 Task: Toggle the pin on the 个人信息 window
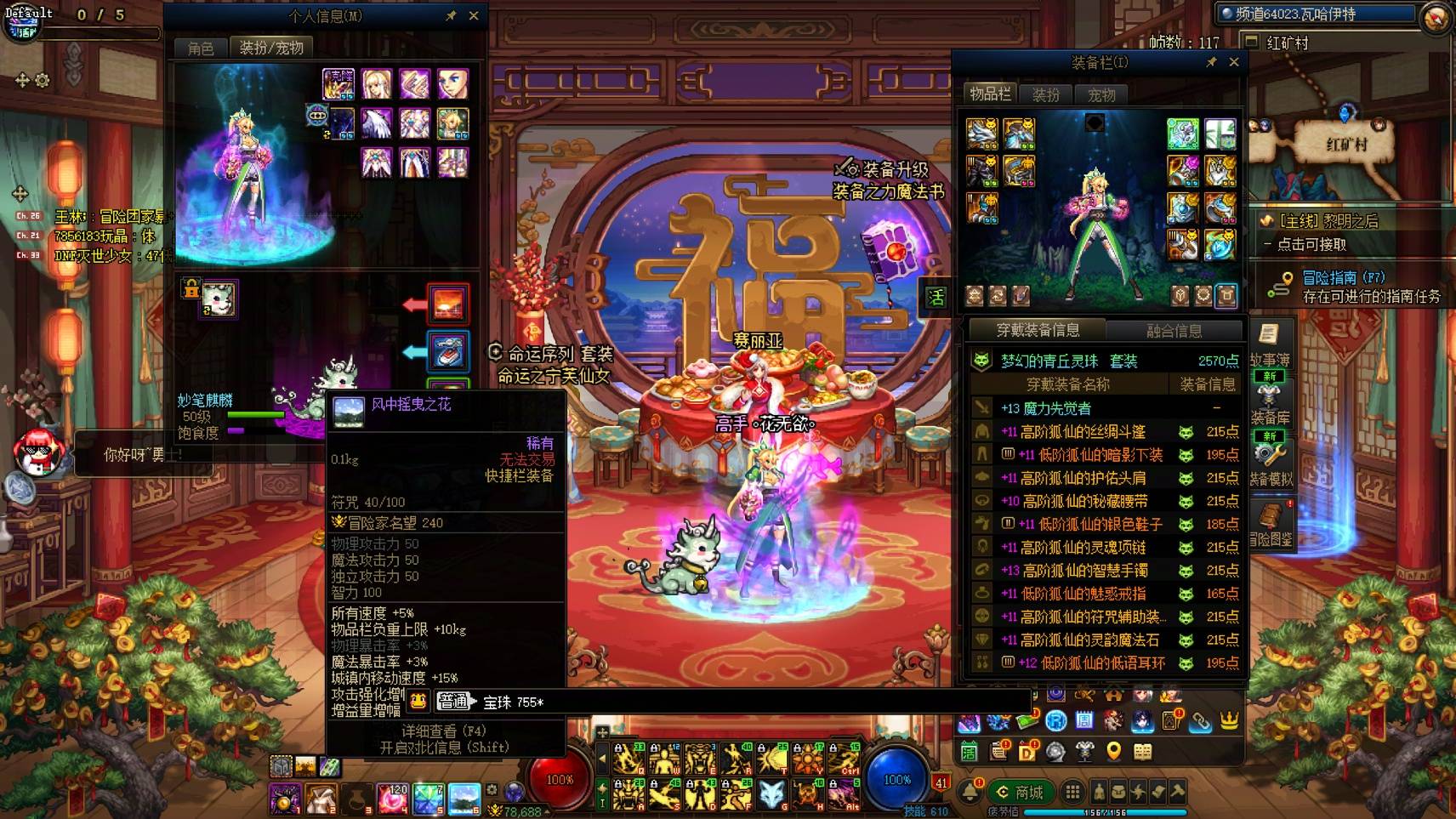tap(451, 15)
